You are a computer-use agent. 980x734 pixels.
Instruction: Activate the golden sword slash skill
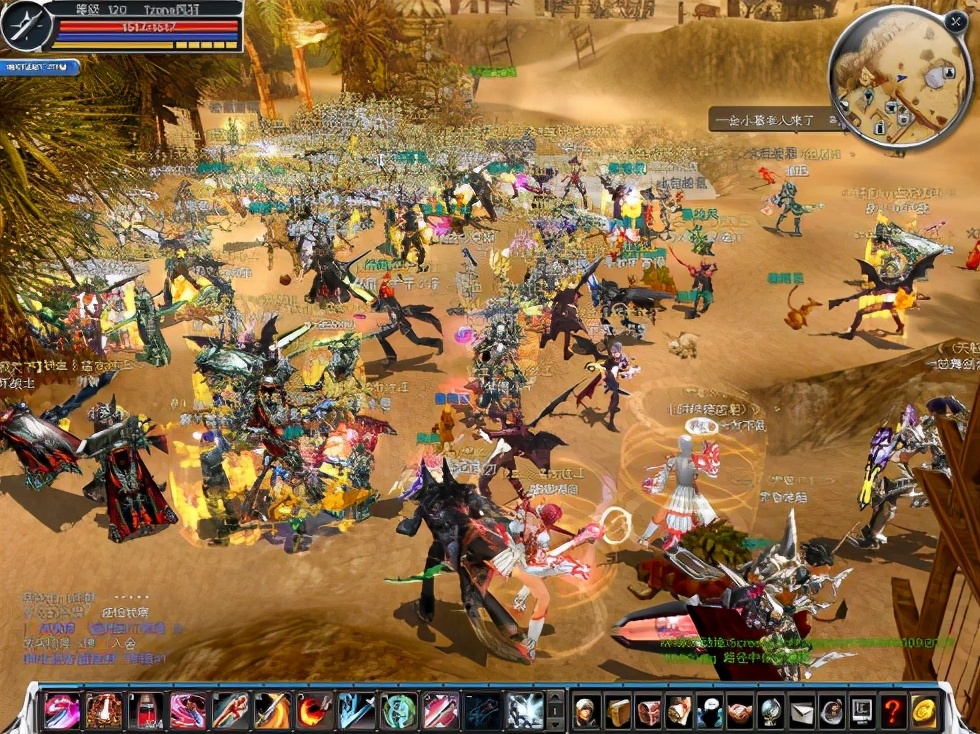point(273,710)
